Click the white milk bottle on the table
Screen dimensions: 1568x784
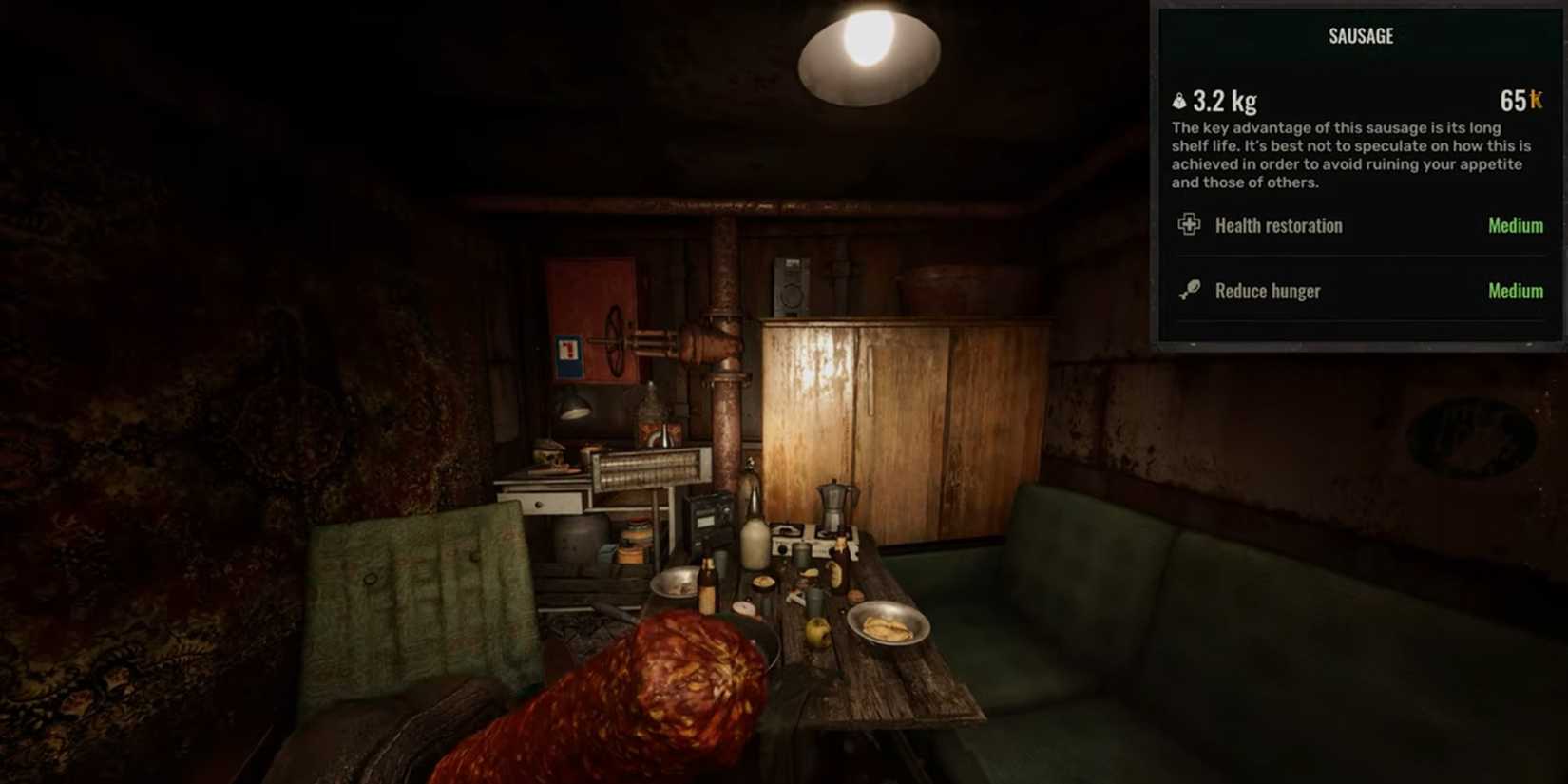click(755, 542)
